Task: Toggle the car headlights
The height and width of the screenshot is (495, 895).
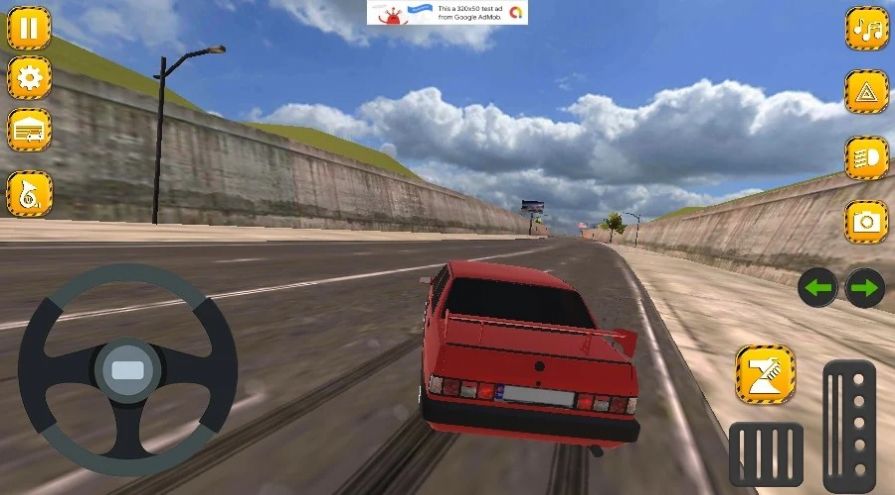Action: [866, 158]
